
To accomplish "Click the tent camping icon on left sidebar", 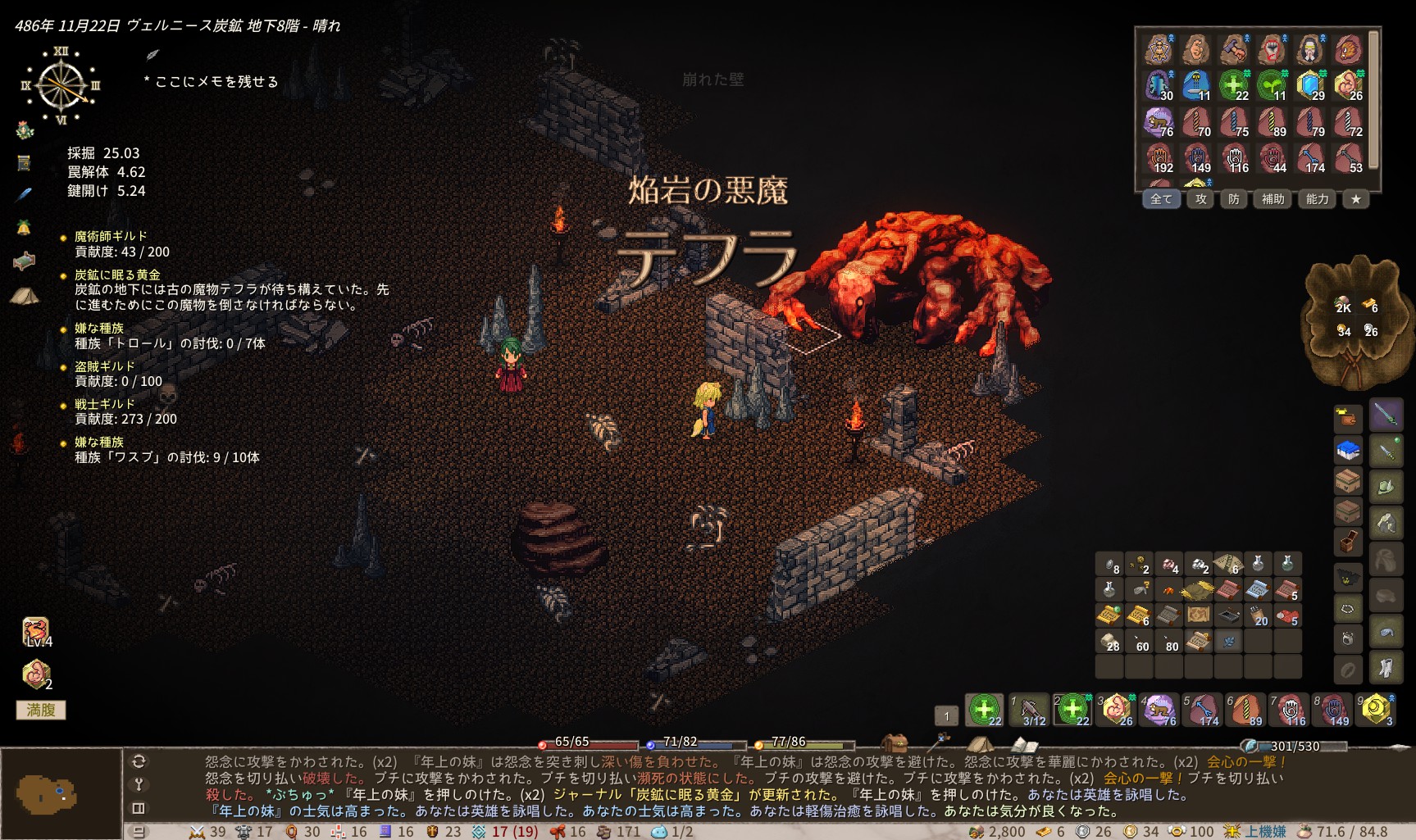I will coord(24,296).
